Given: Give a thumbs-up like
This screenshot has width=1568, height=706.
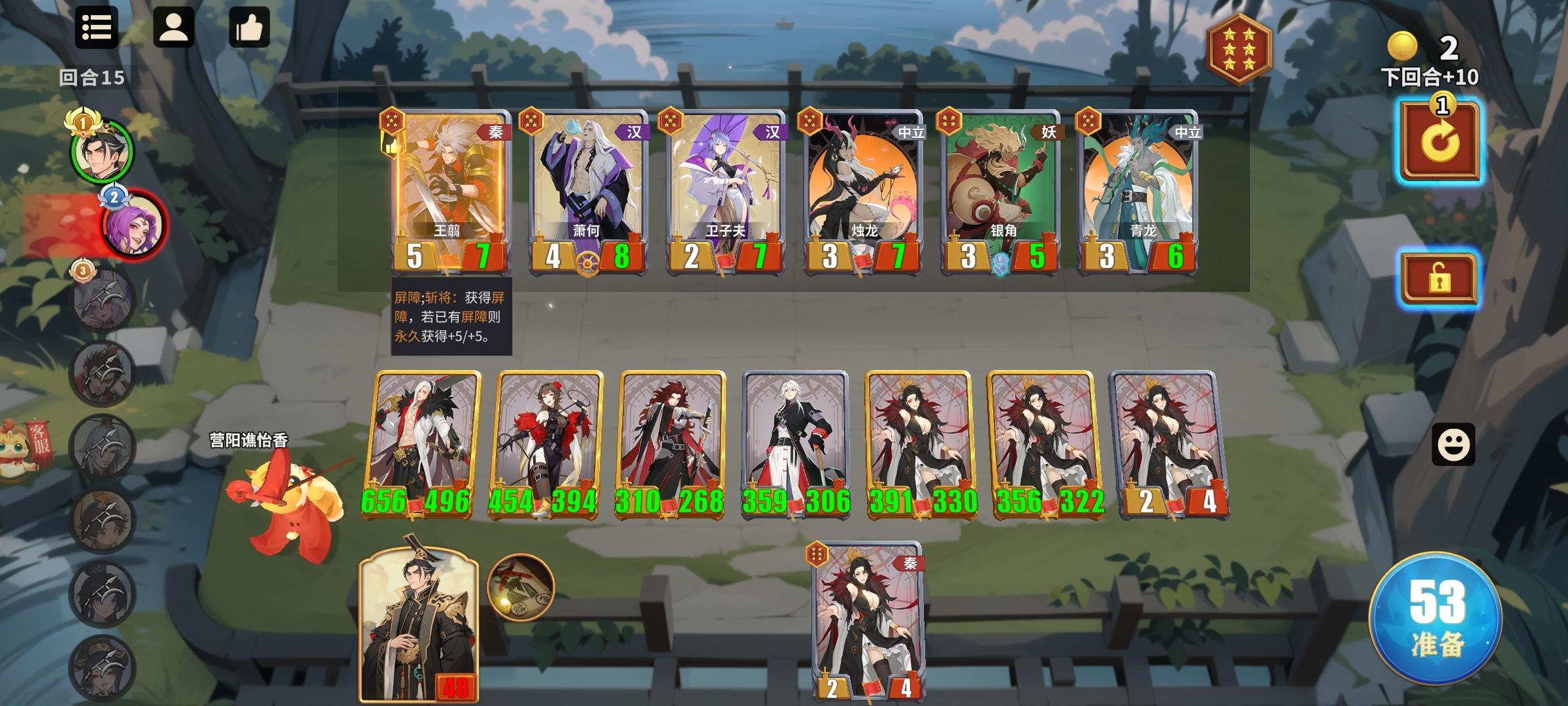Looking at the screenshot, I should click(x=250, y=27).
